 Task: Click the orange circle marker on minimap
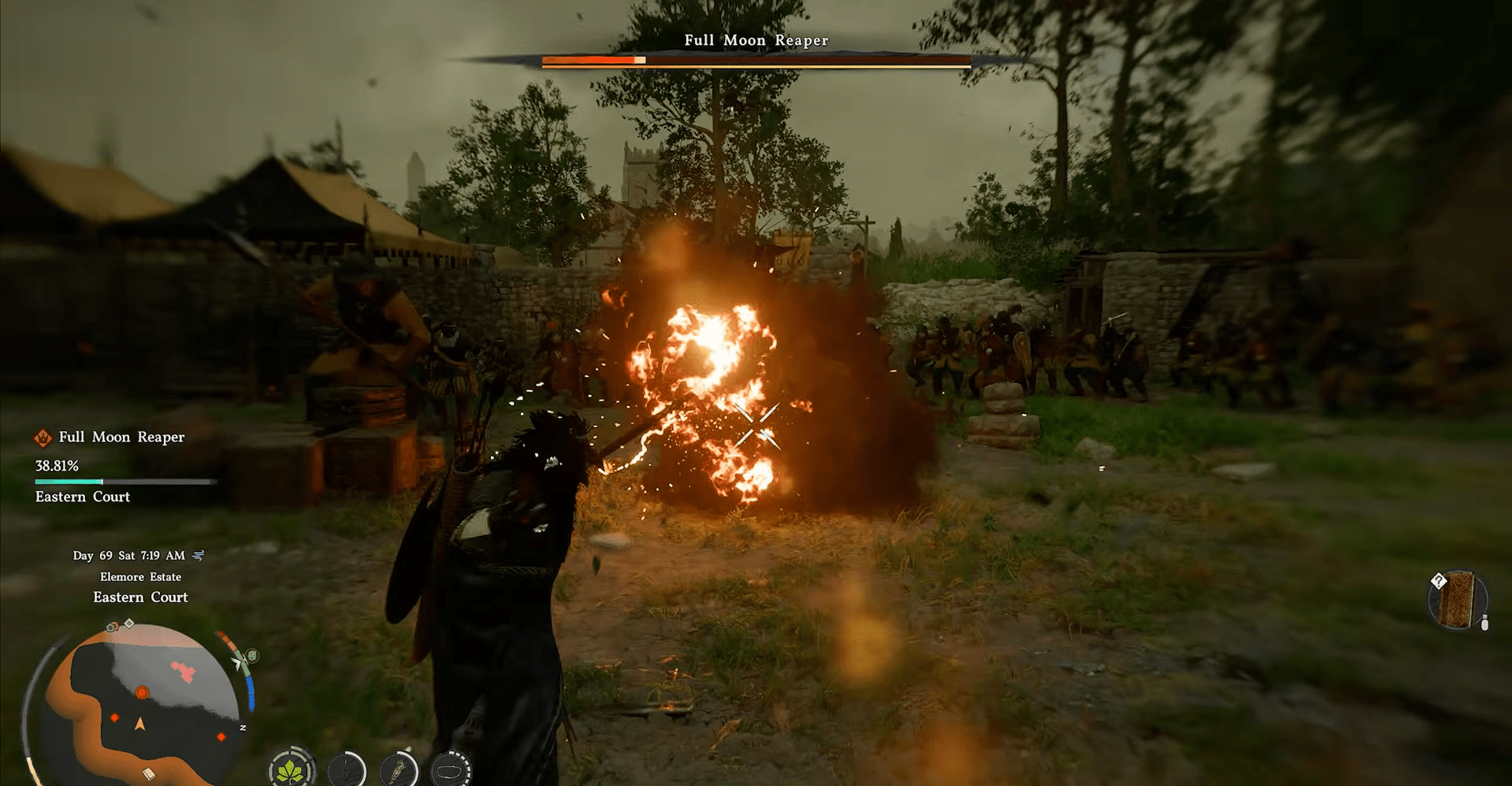pyautogui.click(x=142, y=692)
